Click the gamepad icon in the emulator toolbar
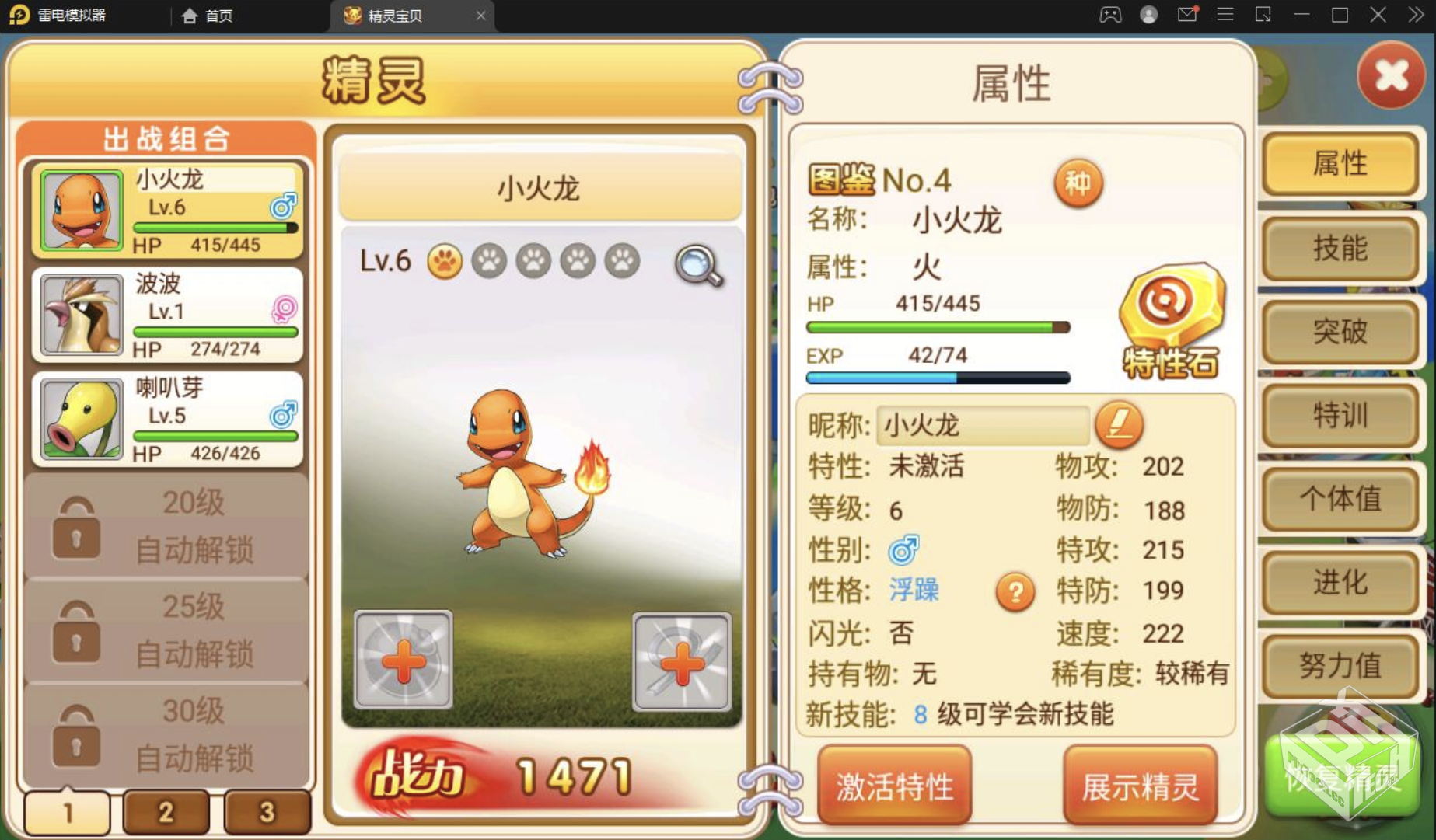Image resolution: width=1436 pixels, height=840 pixels. pos(1110,14)
